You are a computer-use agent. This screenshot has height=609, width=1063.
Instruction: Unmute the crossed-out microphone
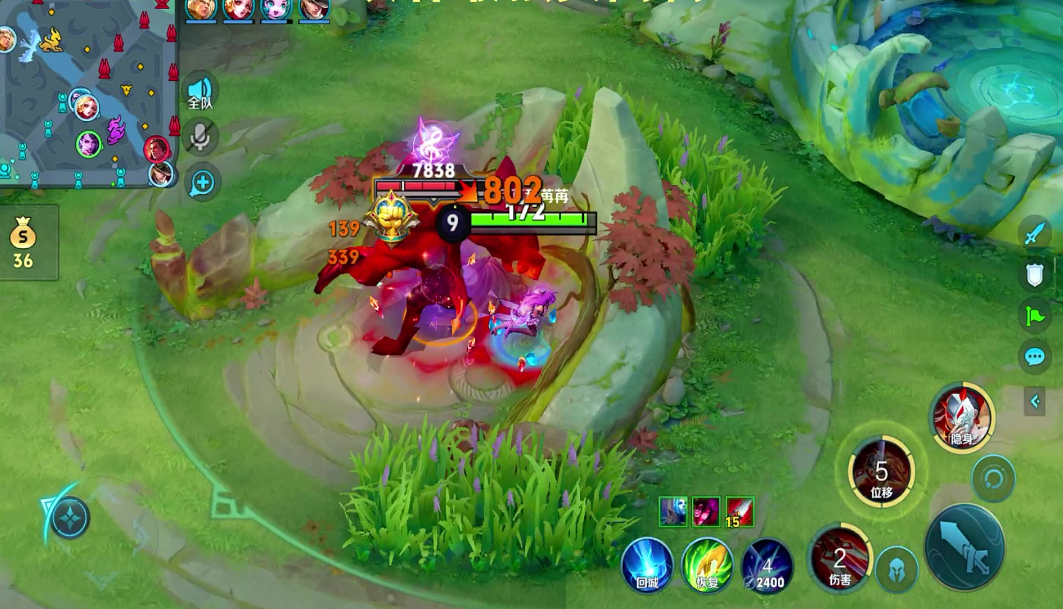(200, 136)
